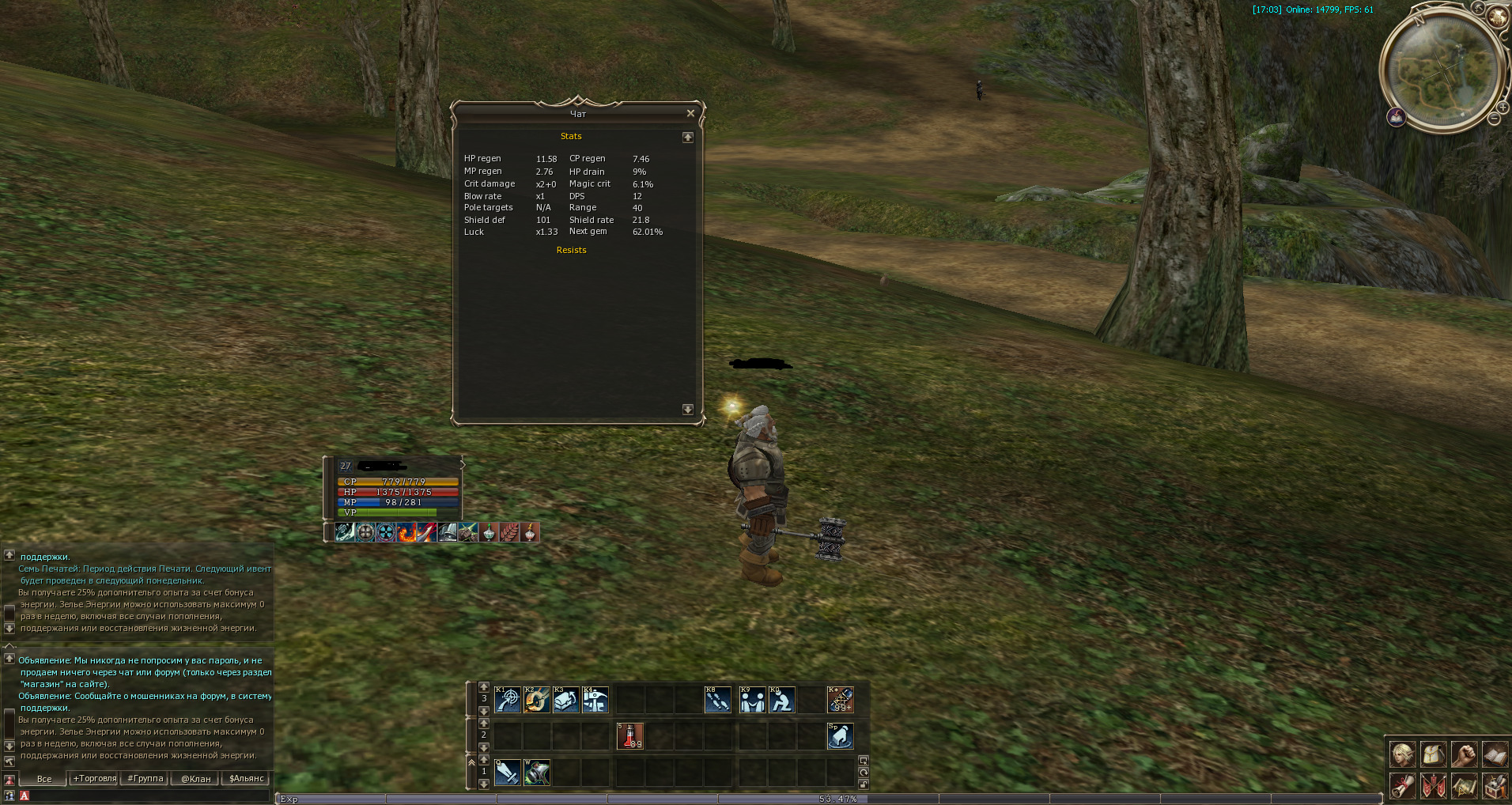Select the #Группа chat tab

pyautogui.click(x=146, y=779)
